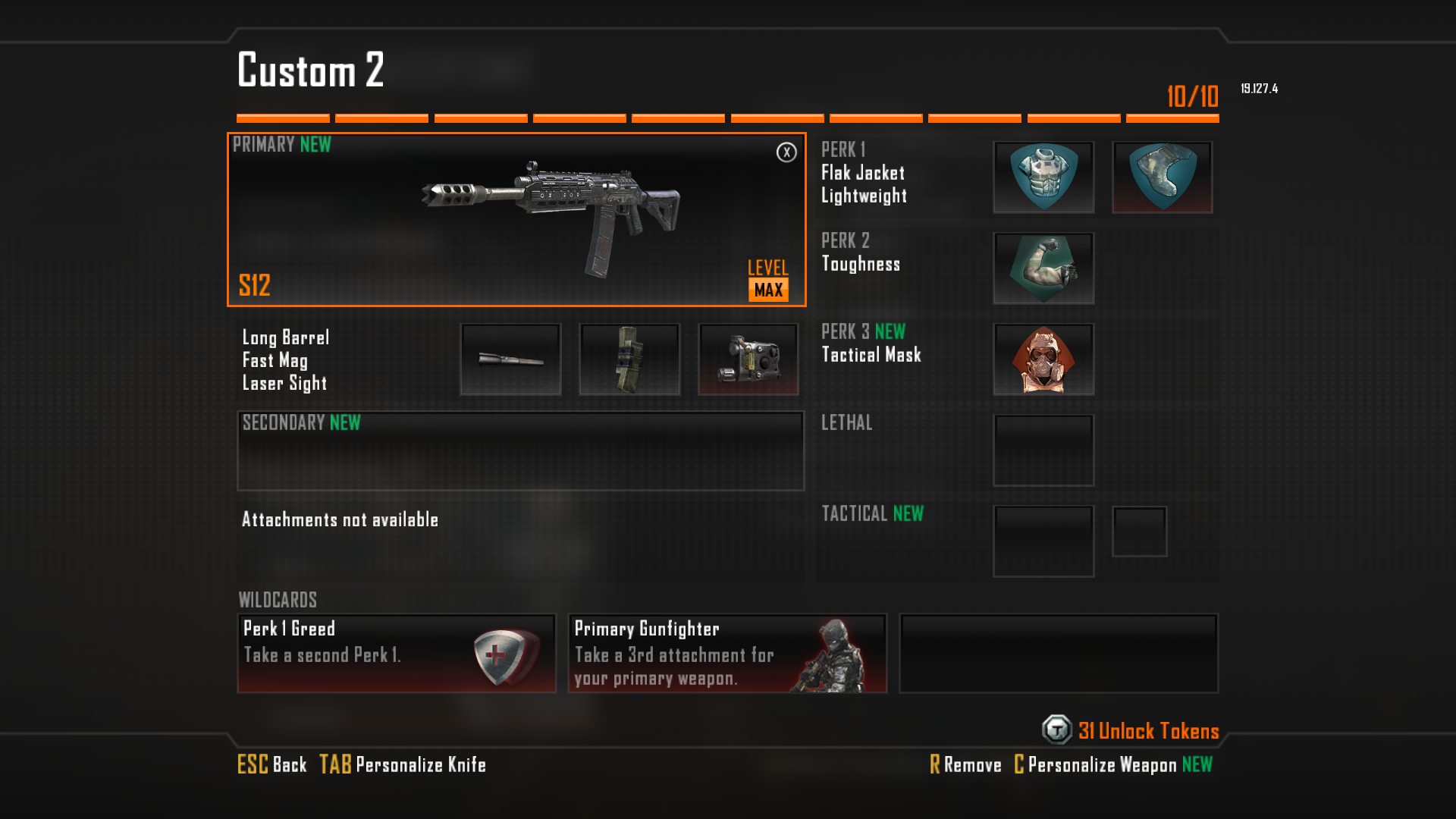Select the Flak Jacket perk icon
Image resolution: width=1456 pixels, height=819 pixels.
(x=1043, y=177)
